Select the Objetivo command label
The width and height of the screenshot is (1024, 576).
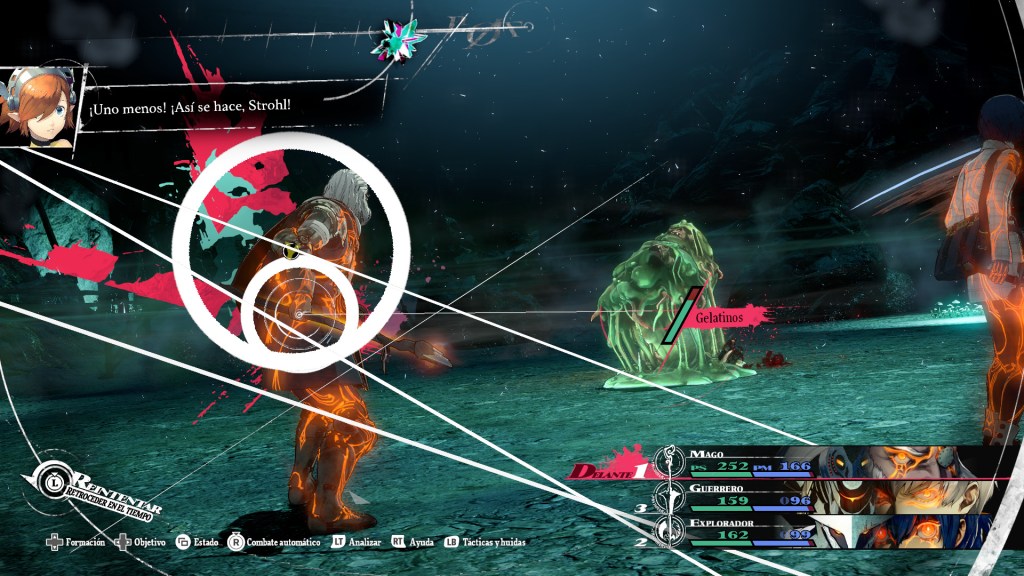tap(150, 542)
